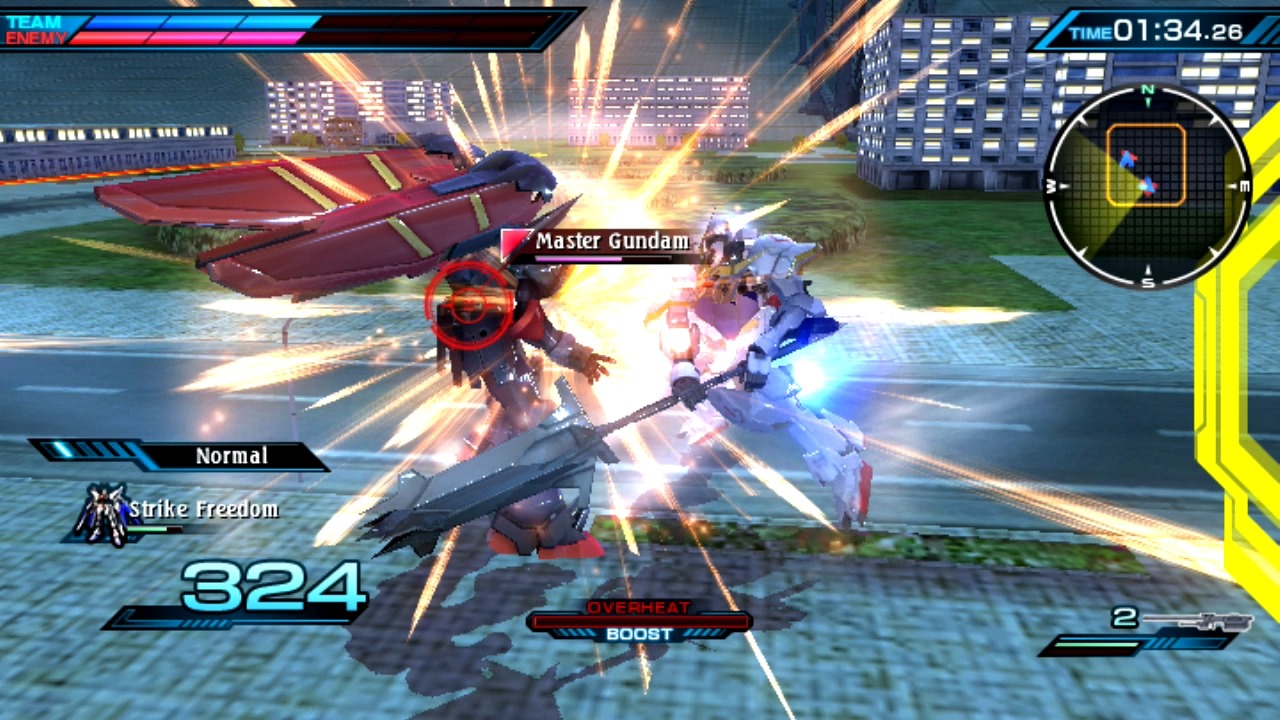
Task: Select the Strike Freedom partner portrait
Action: (x=103, y=515)
